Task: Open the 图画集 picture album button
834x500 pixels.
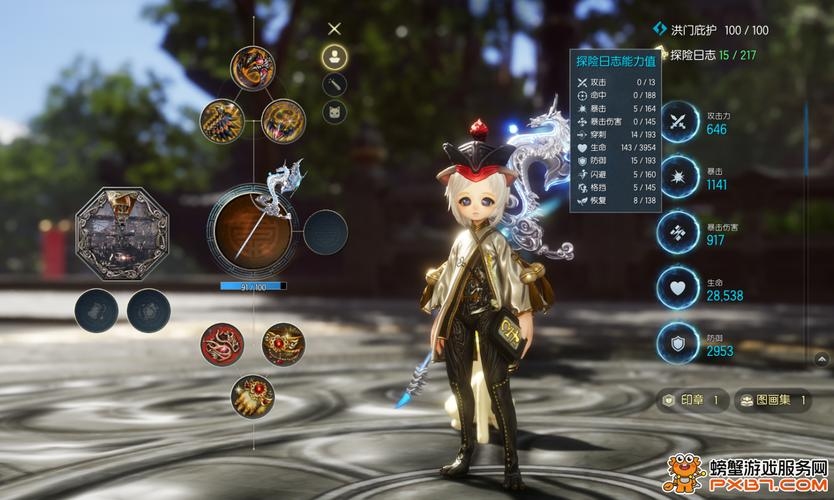Action: point(773,400)
